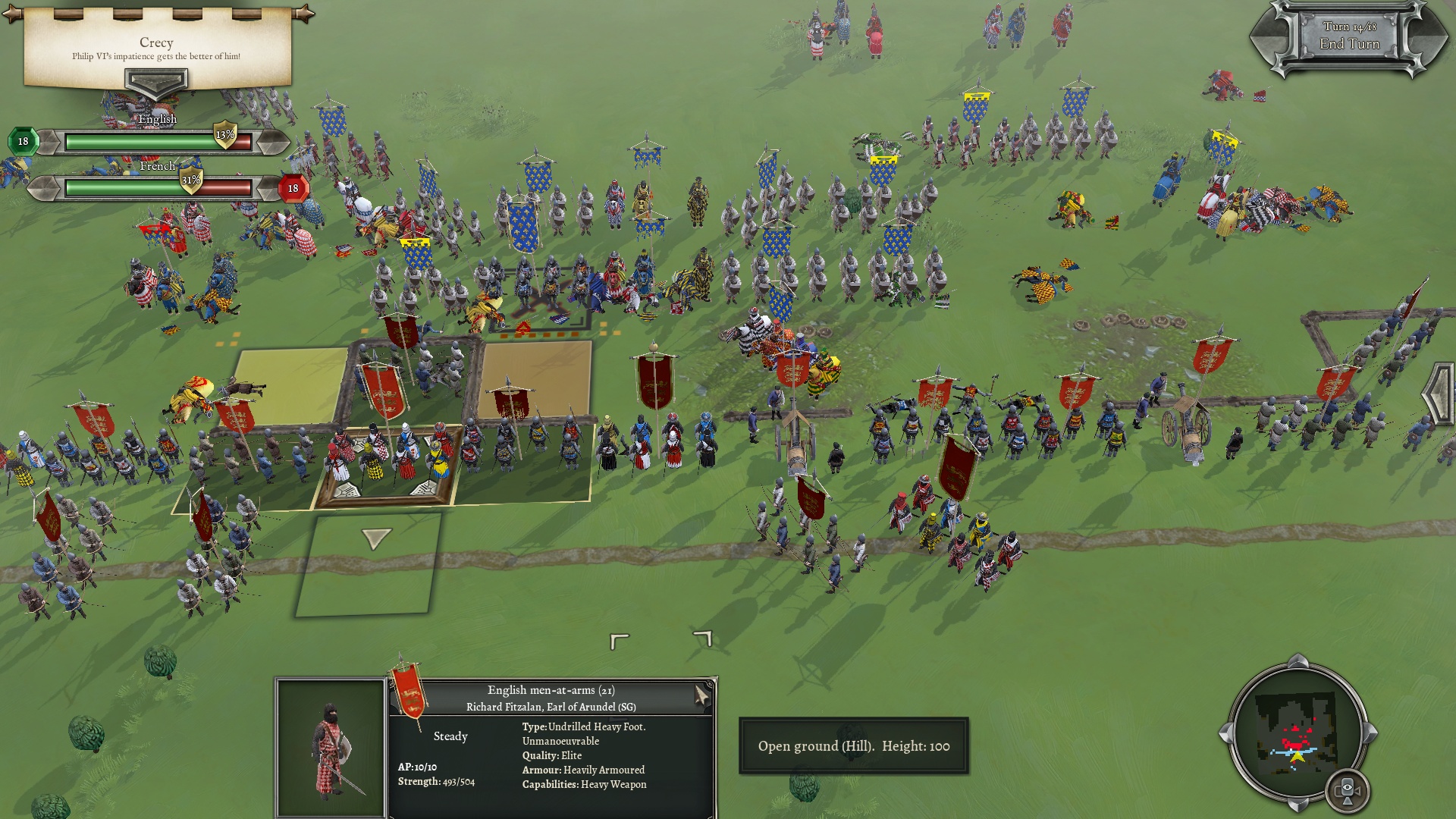Click the battlefield minimap
This screenshot has height=819, width=1456.
[x=1296, y=734]
